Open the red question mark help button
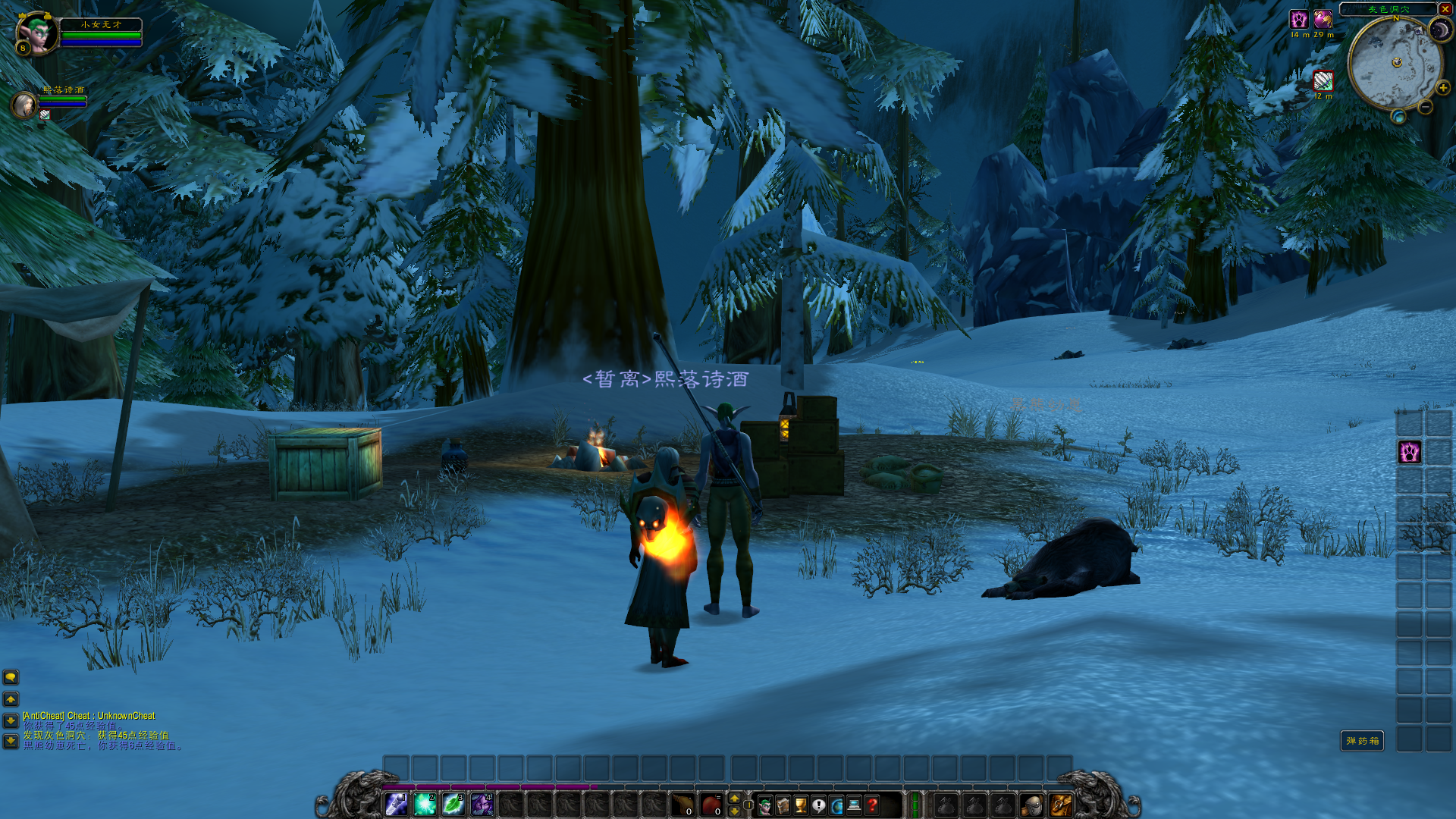1456x819 pixels. click(x=873, y=805)
